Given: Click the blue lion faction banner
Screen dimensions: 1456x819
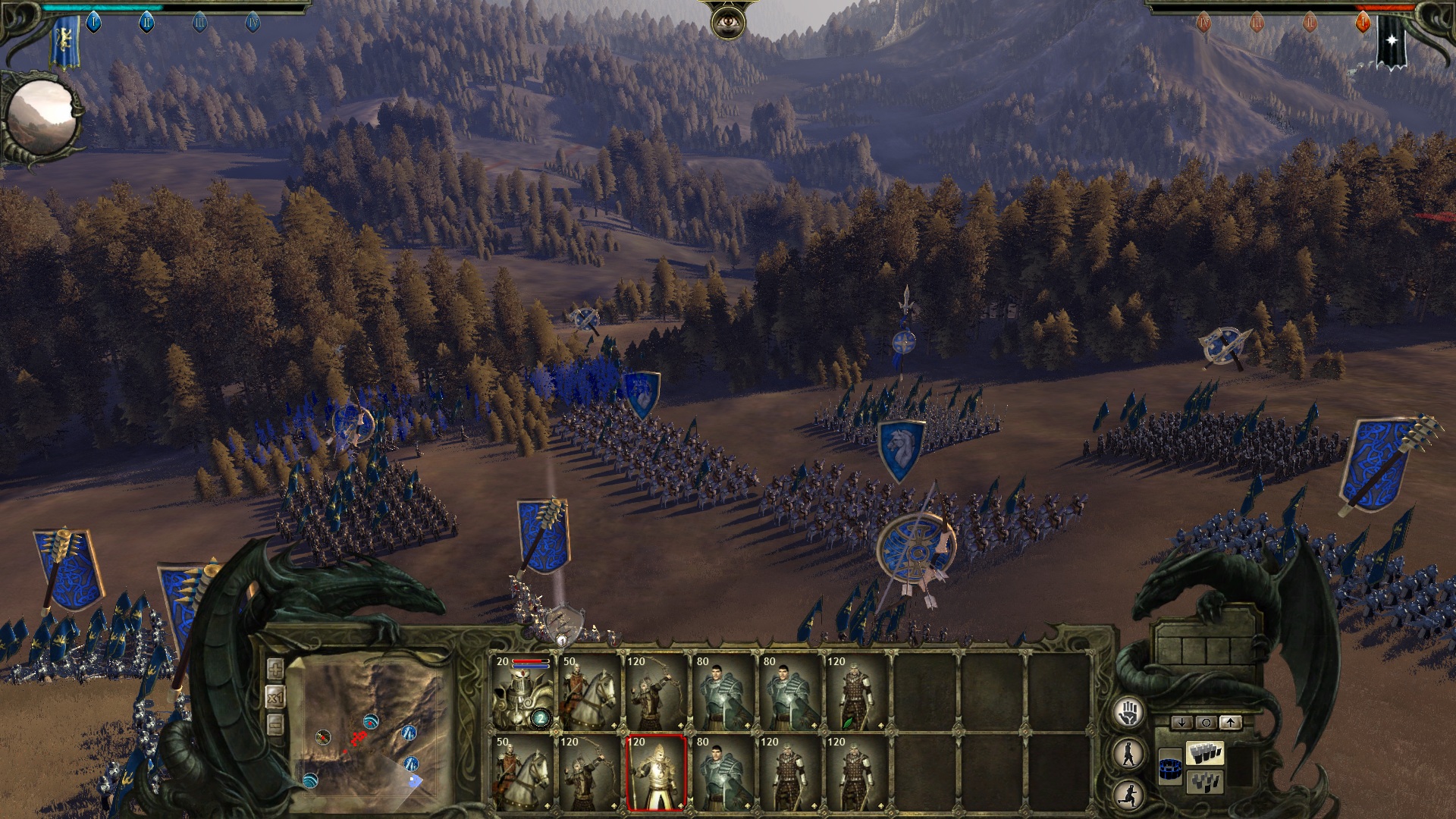Looking at the screenshot, I should point(65,42).
